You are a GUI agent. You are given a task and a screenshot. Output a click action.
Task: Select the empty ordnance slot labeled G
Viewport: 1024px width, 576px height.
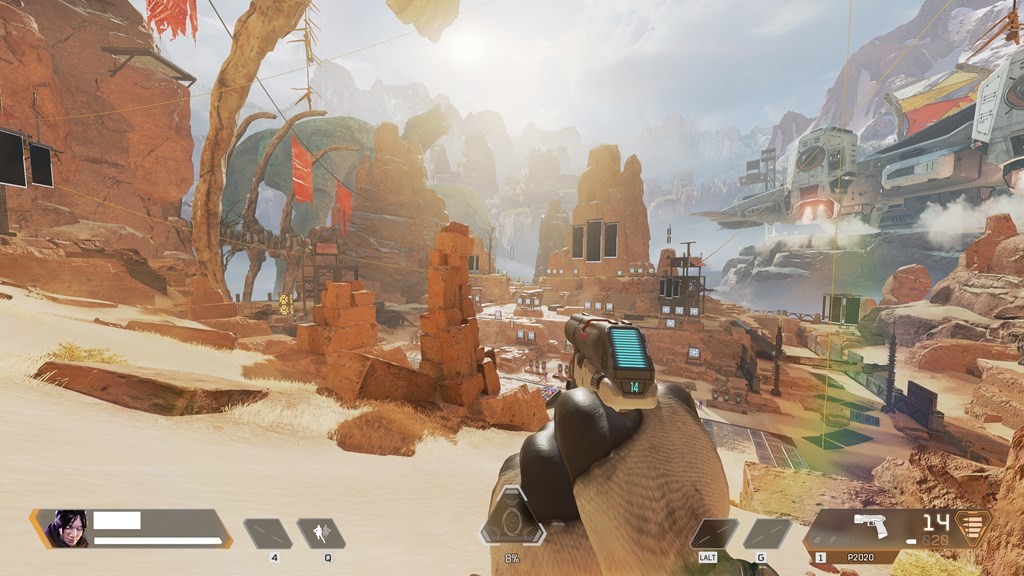766,533
